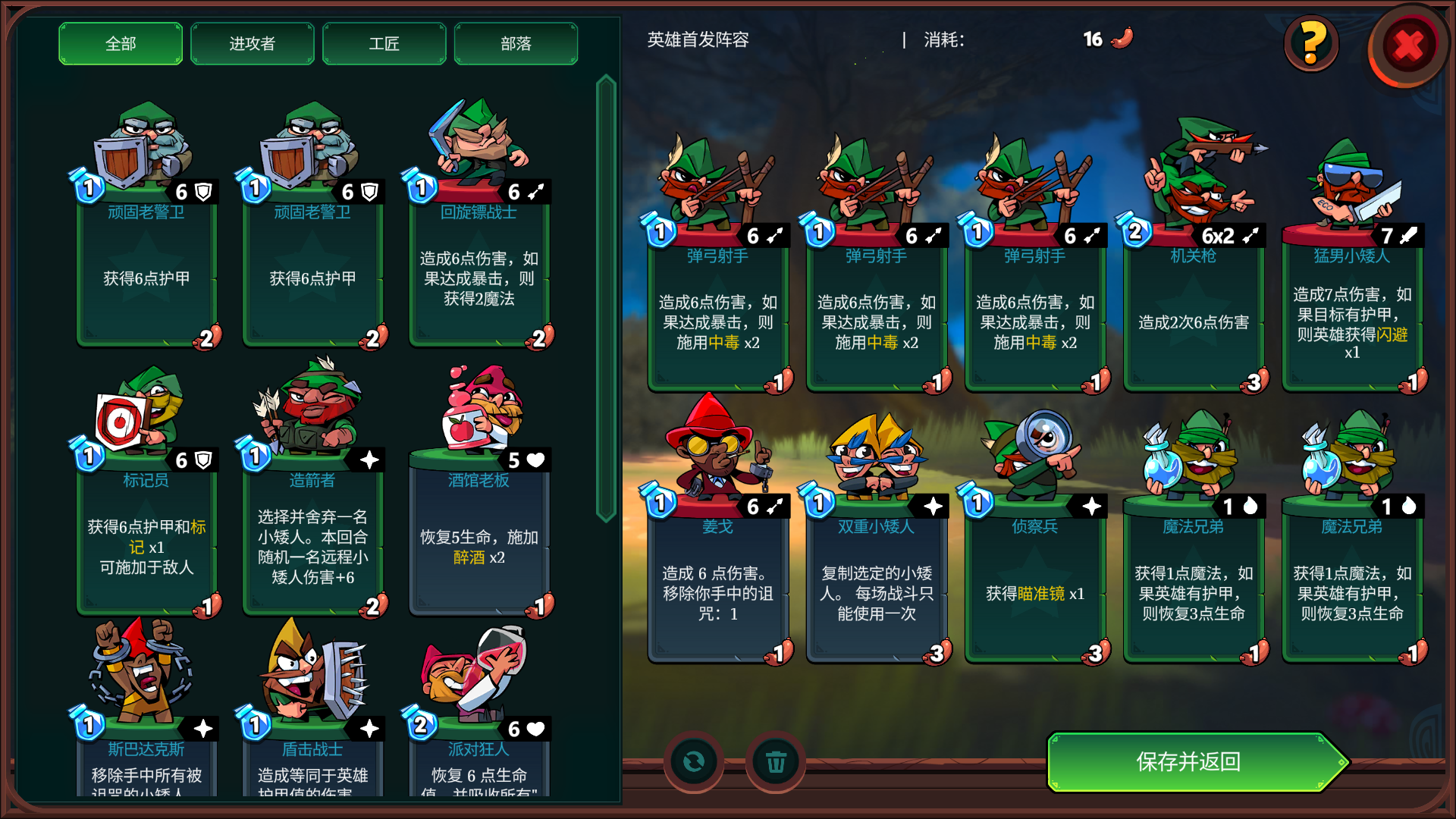This screenshot has width=1456, height=819.
Task: Click the trash can delete button
Action: point(775,761)
